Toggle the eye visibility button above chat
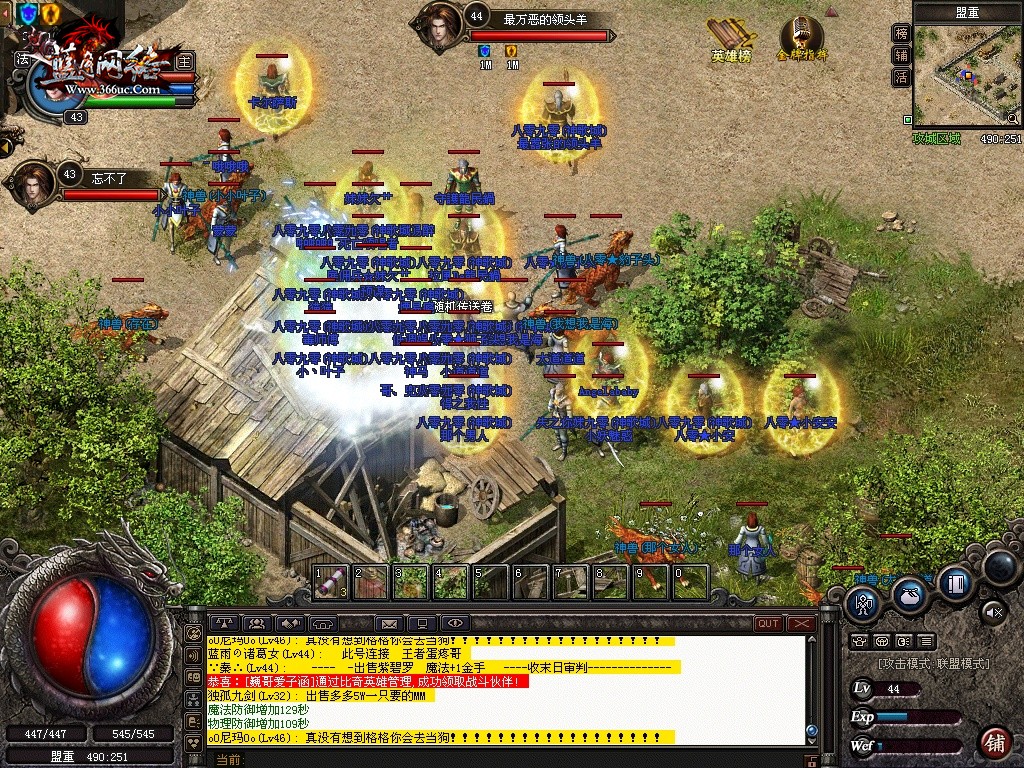Image resolution: width=1024 pixels, height=768 pixels. [454, 624]
